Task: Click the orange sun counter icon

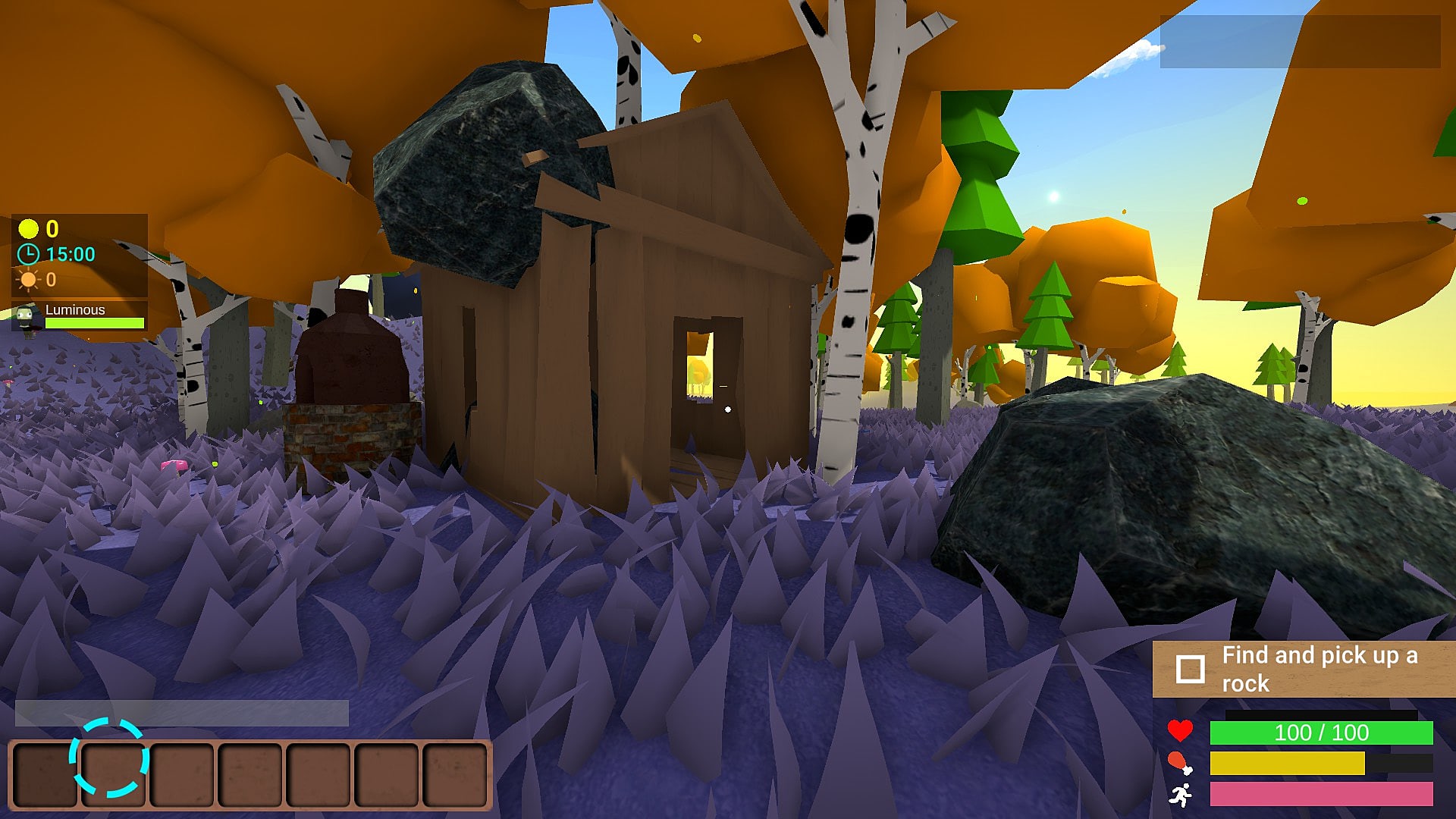Action: click(x=27, y=279)
